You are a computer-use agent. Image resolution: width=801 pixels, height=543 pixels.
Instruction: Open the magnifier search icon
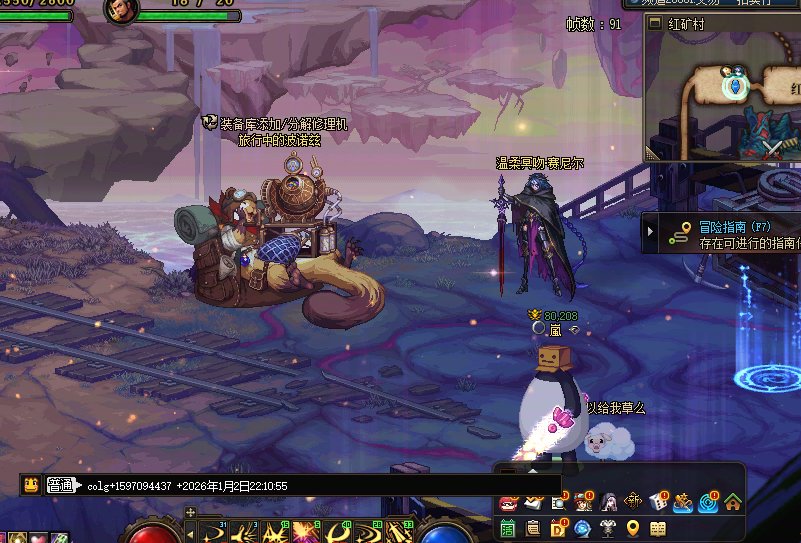(558, 503)
